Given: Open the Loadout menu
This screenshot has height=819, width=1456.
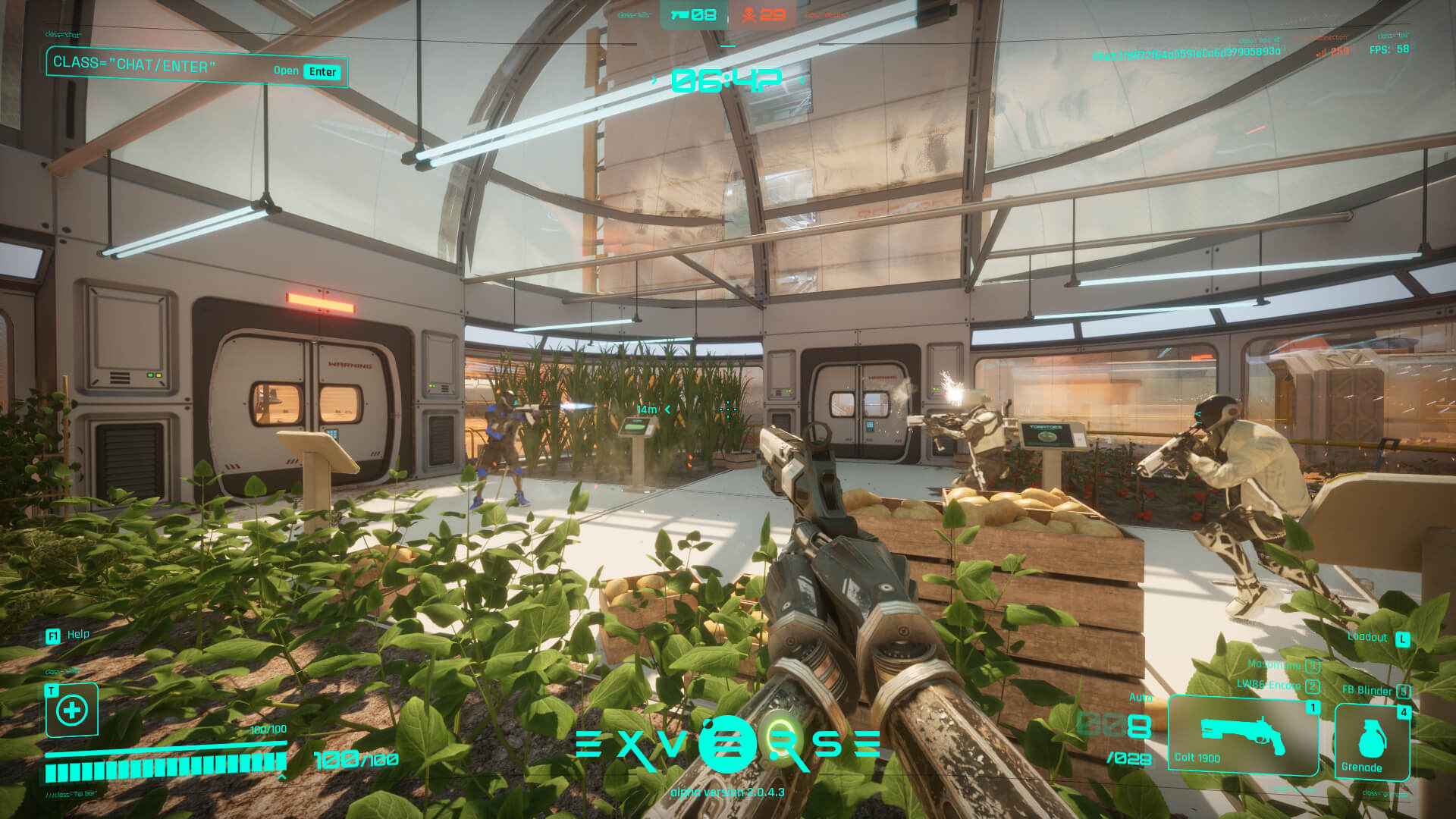Looking at the screenshot, I should tap(1378, 638).
